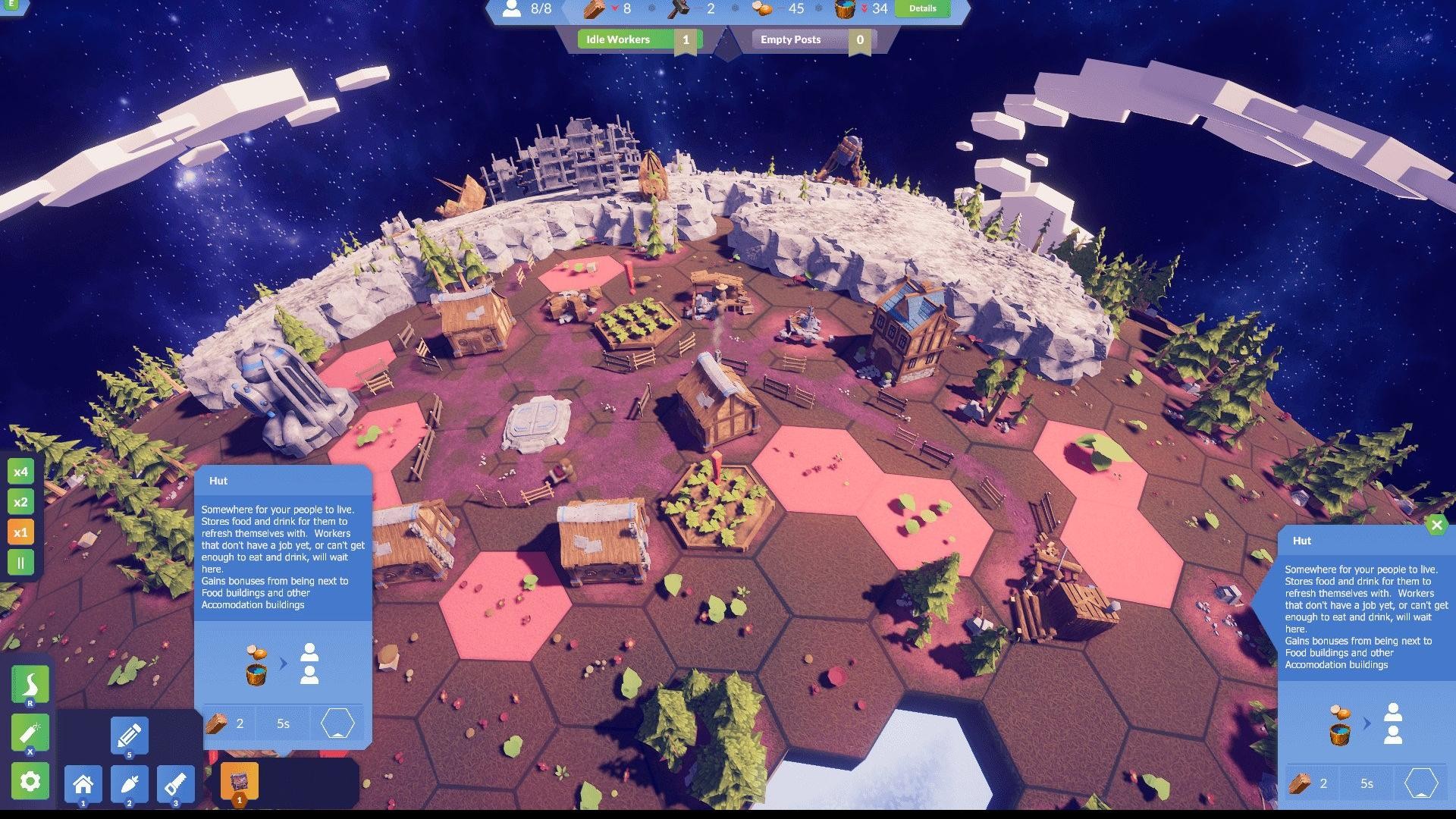Set game speed to x4
The height and width of the screenshot is (819, 1456).
[20, 472]
